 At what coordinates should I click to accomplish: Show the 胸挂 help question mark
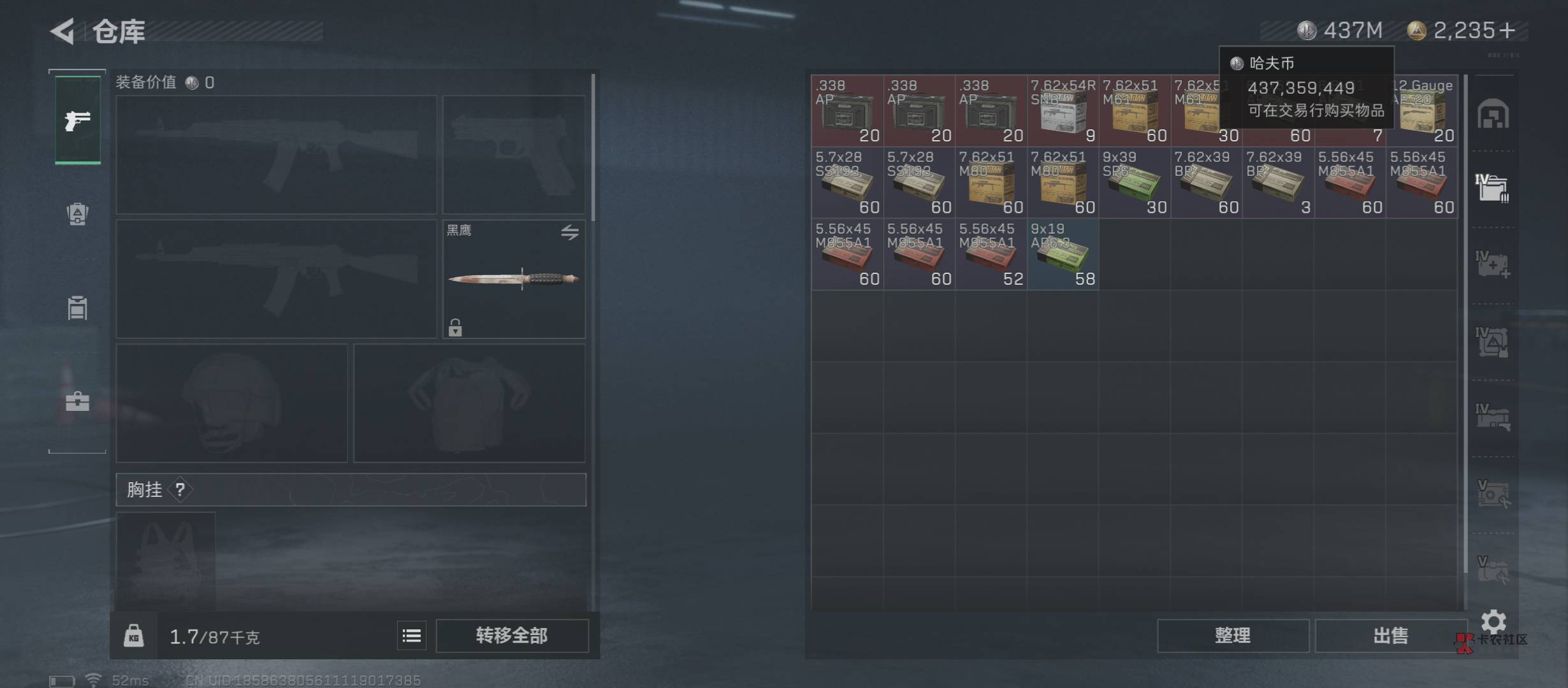(180, 490)
